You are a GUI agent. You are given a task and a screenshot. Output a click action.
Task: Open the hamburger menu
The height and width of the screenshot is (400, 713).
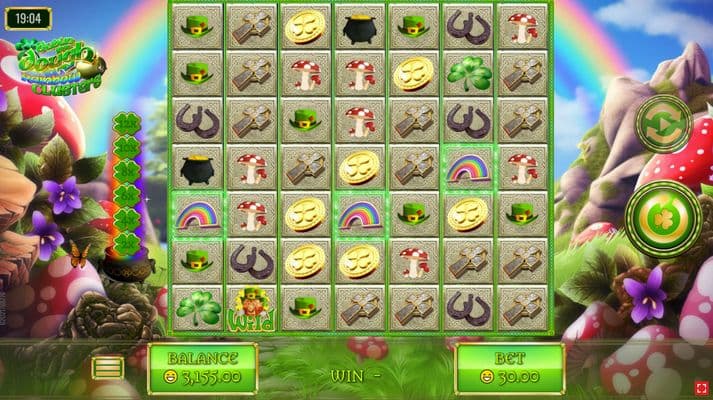[108, 368]
